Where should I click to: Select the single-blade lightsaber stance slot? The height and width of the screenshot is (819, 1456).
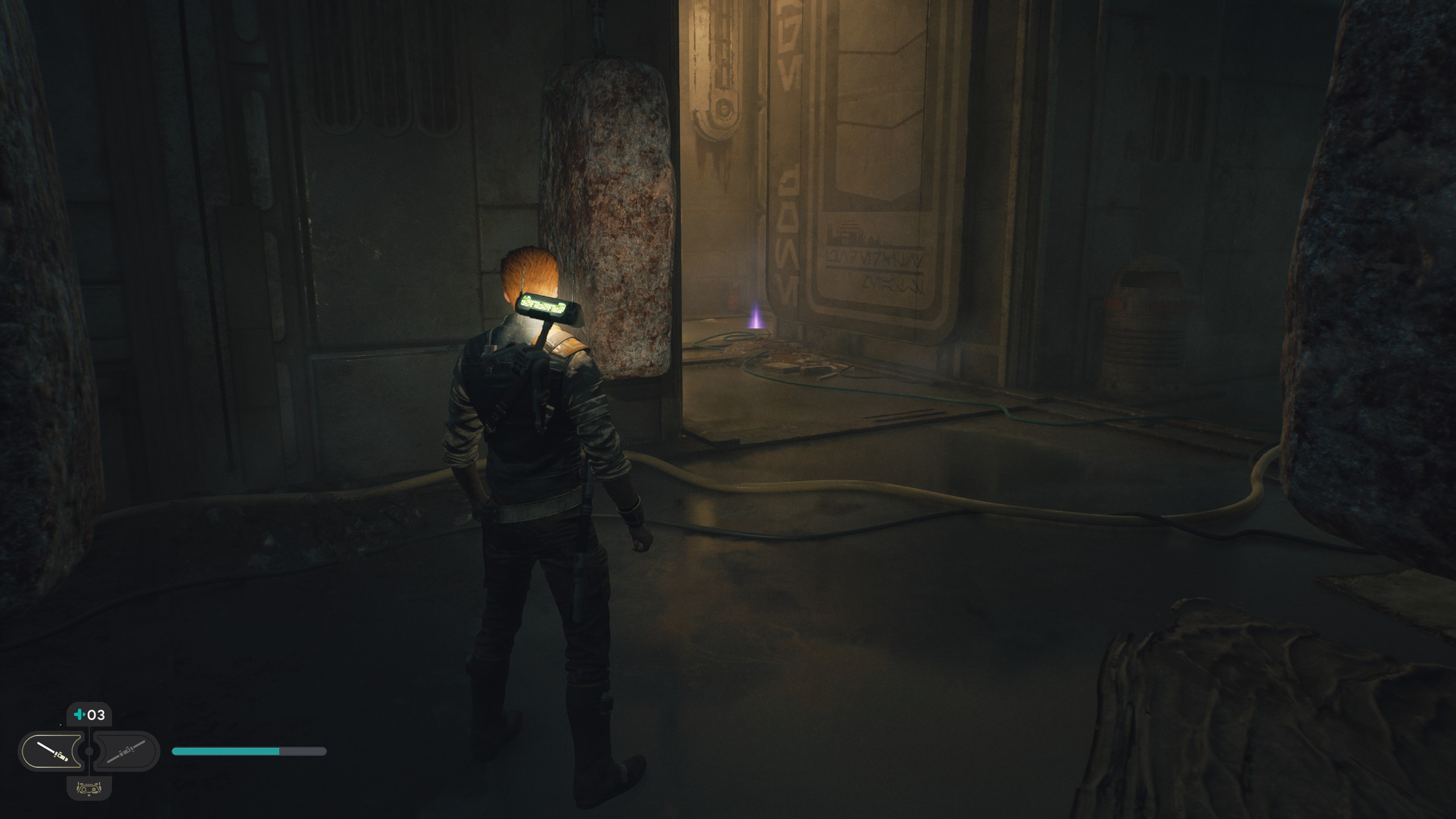(x=51, y=751)
